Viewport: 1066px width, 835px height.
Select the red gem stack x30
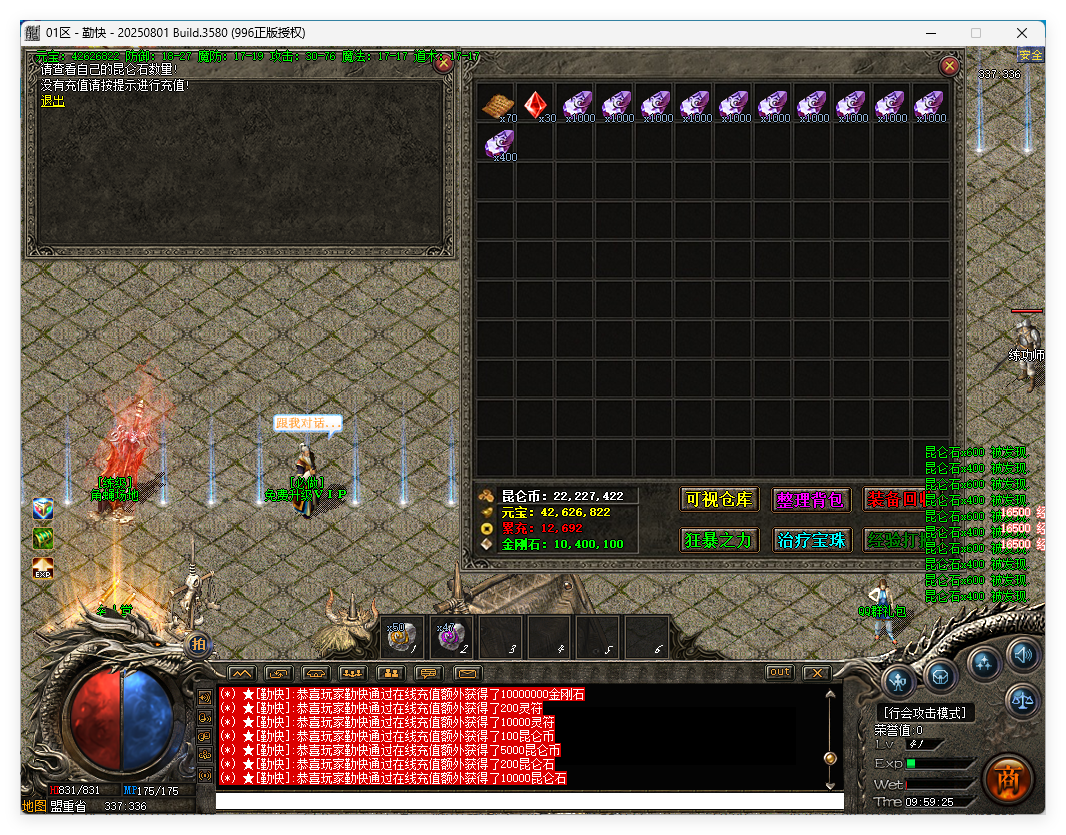536,103
